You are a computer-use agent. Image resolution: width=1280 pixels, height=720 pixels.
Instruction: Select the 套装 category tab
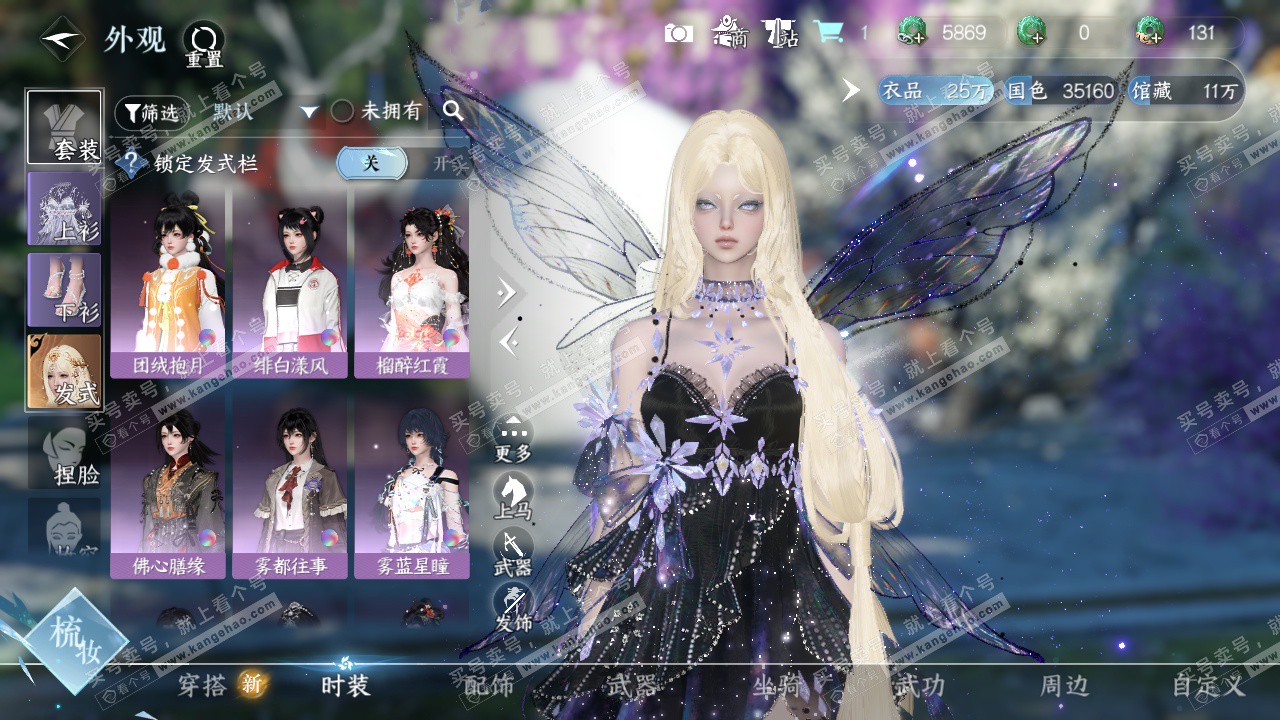point(64,128)
